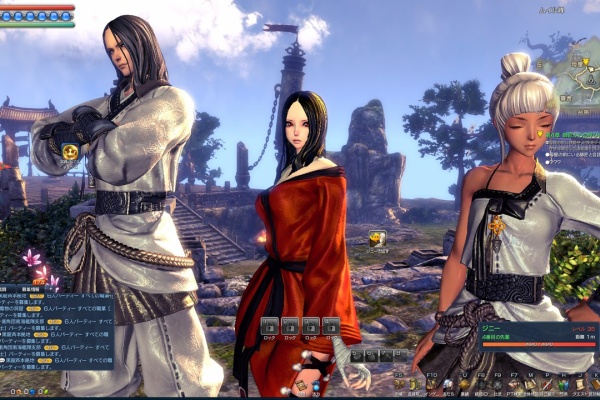Open the F5 golden menu icon
This screenshot has width=600, height=400.
400,385
